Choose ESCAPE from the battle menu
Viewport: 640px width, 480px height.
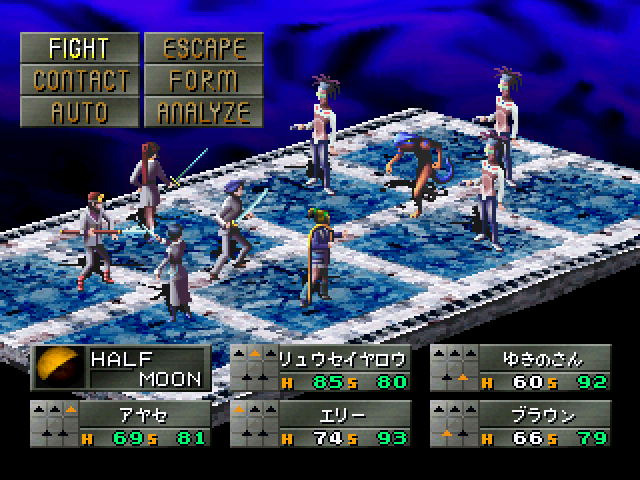click(203, 47)
